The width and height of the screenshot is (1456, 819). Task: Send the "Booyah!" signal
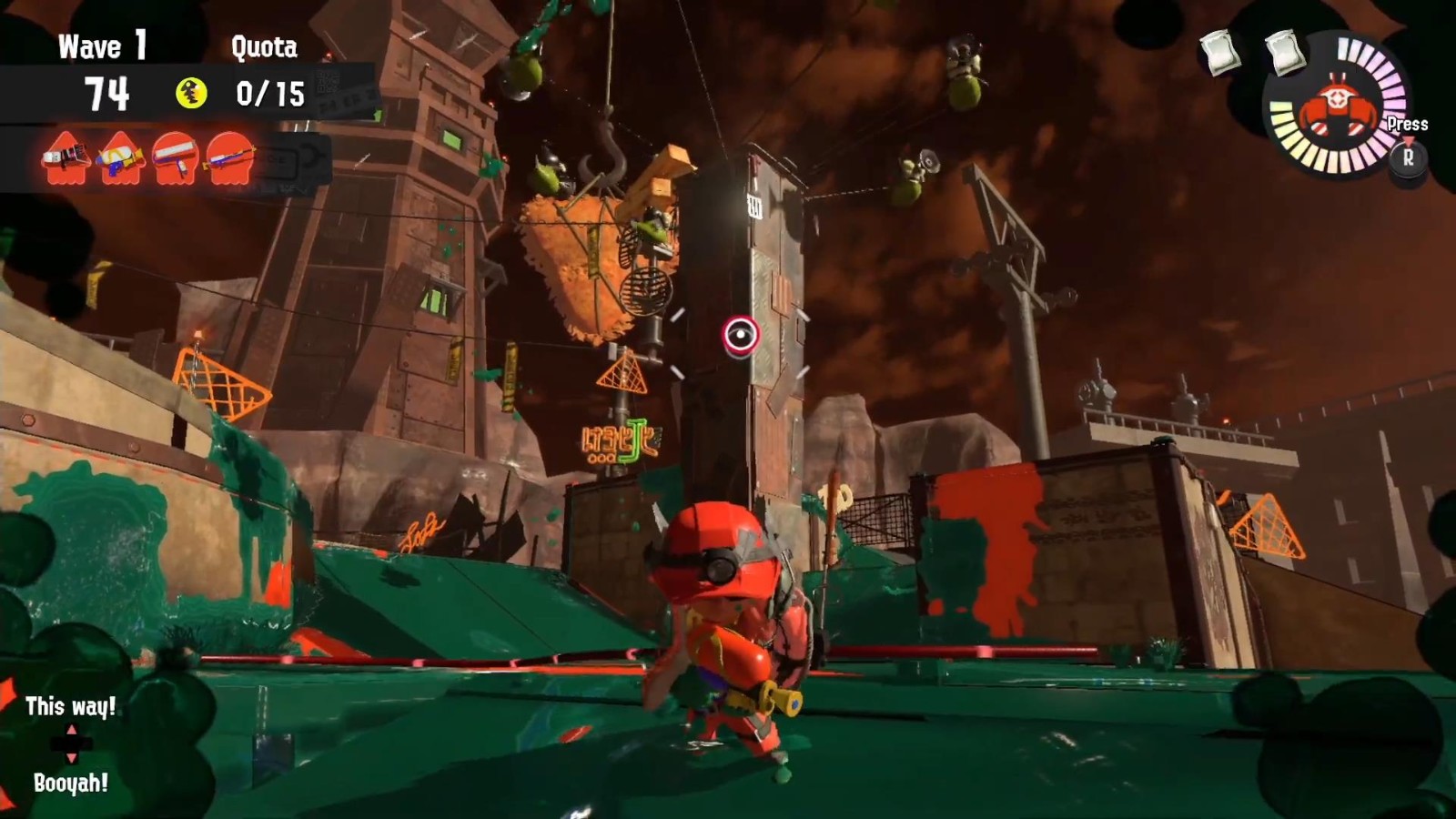pos(70,783)
